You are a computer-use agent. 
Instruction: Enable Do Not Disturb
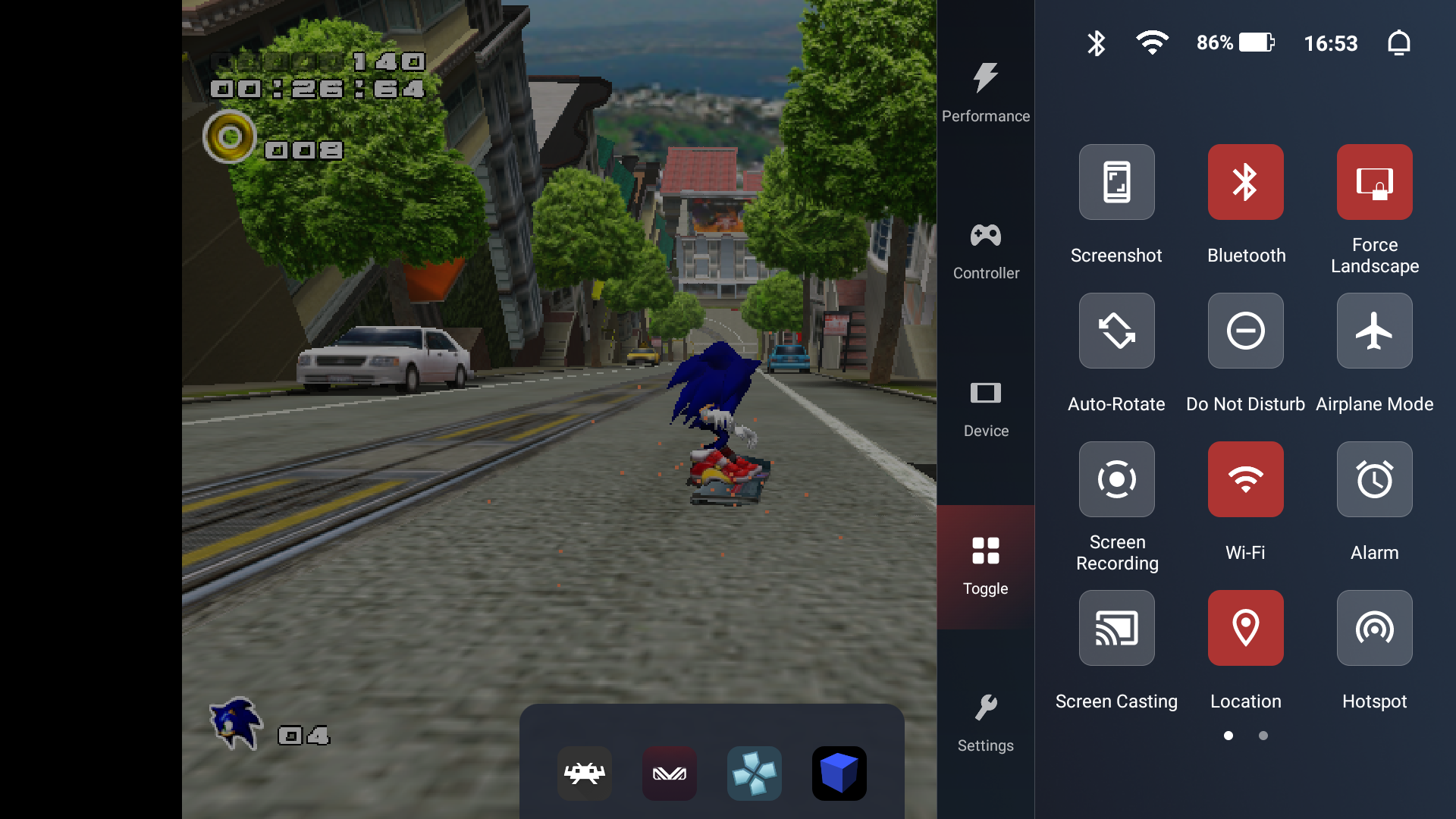pyautogui.click(x=1244, y=331)
